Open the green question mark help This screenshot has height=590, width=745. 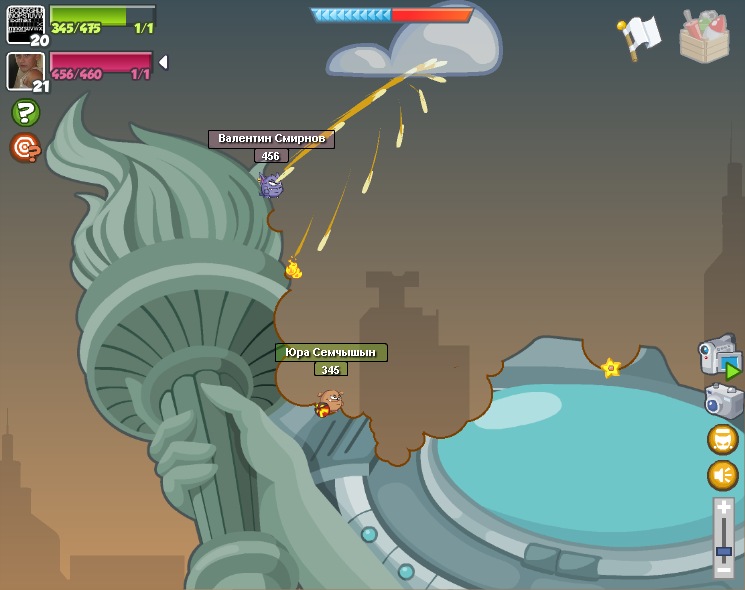(25, 112)
